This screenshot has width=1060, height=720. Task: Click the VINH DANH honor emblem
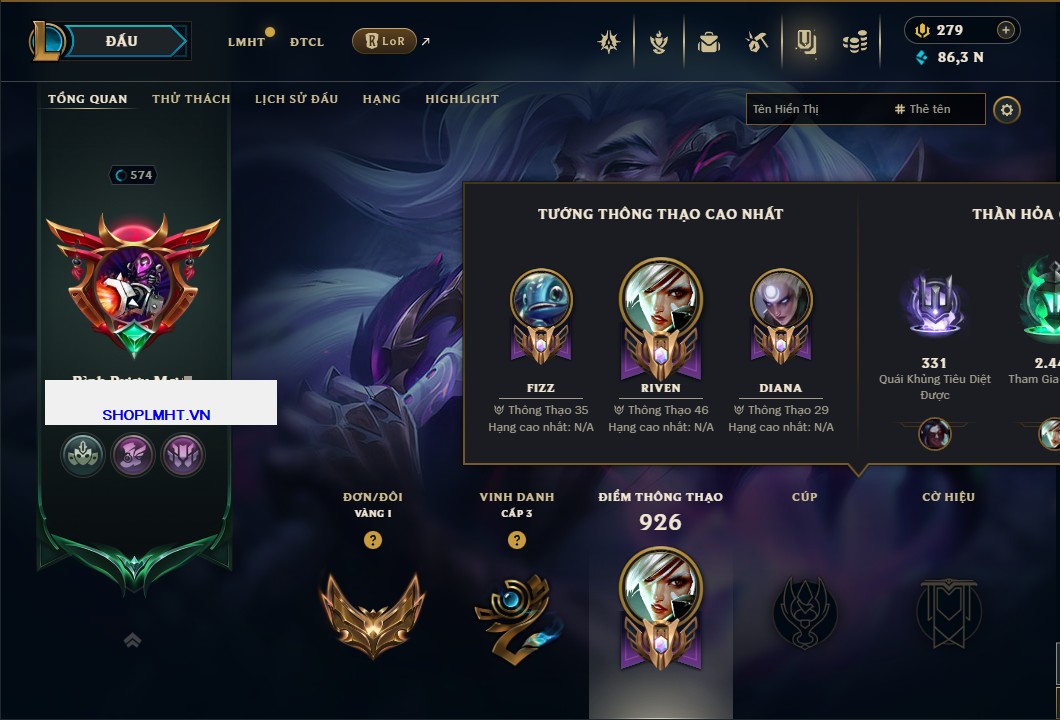point(516,612)
